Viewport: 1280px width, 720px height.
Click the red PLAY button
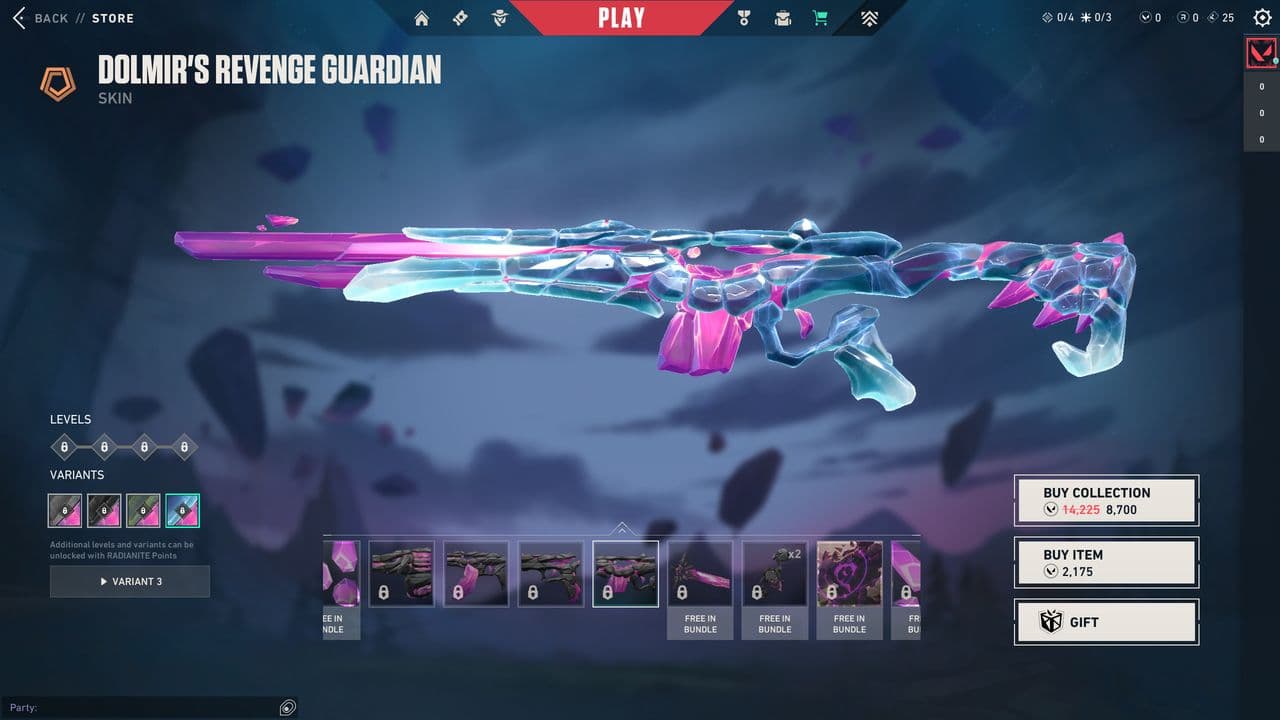(x=621, y=18)
